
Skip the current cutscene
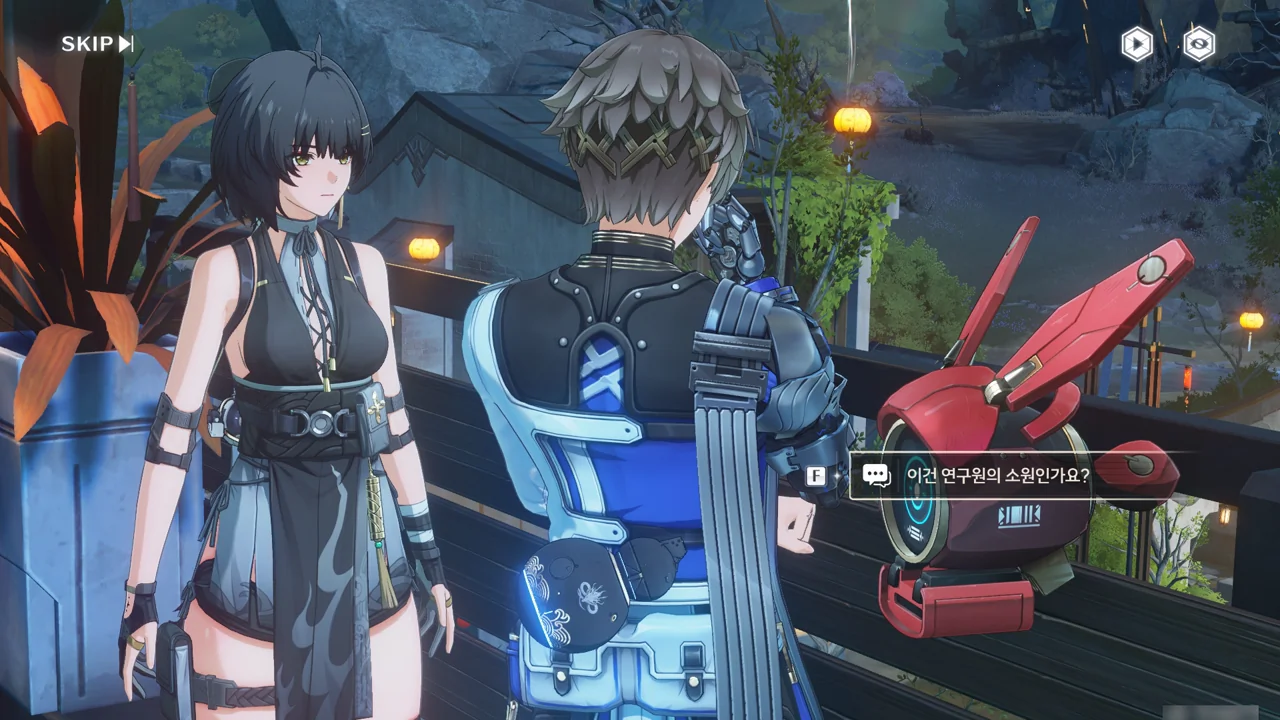(97, 44)
